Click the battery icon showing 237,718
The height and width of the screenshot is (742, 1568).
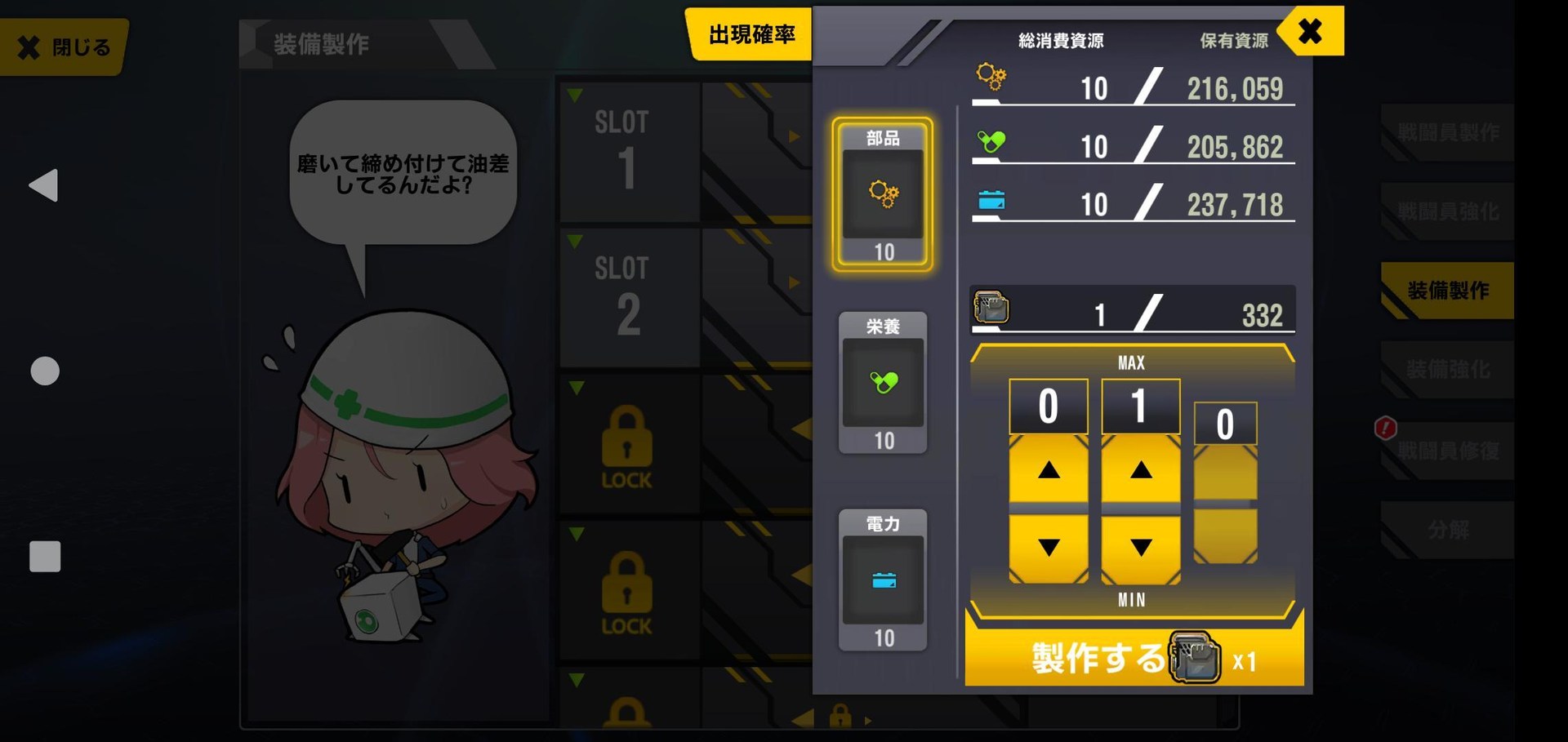(x=991, y=198)
